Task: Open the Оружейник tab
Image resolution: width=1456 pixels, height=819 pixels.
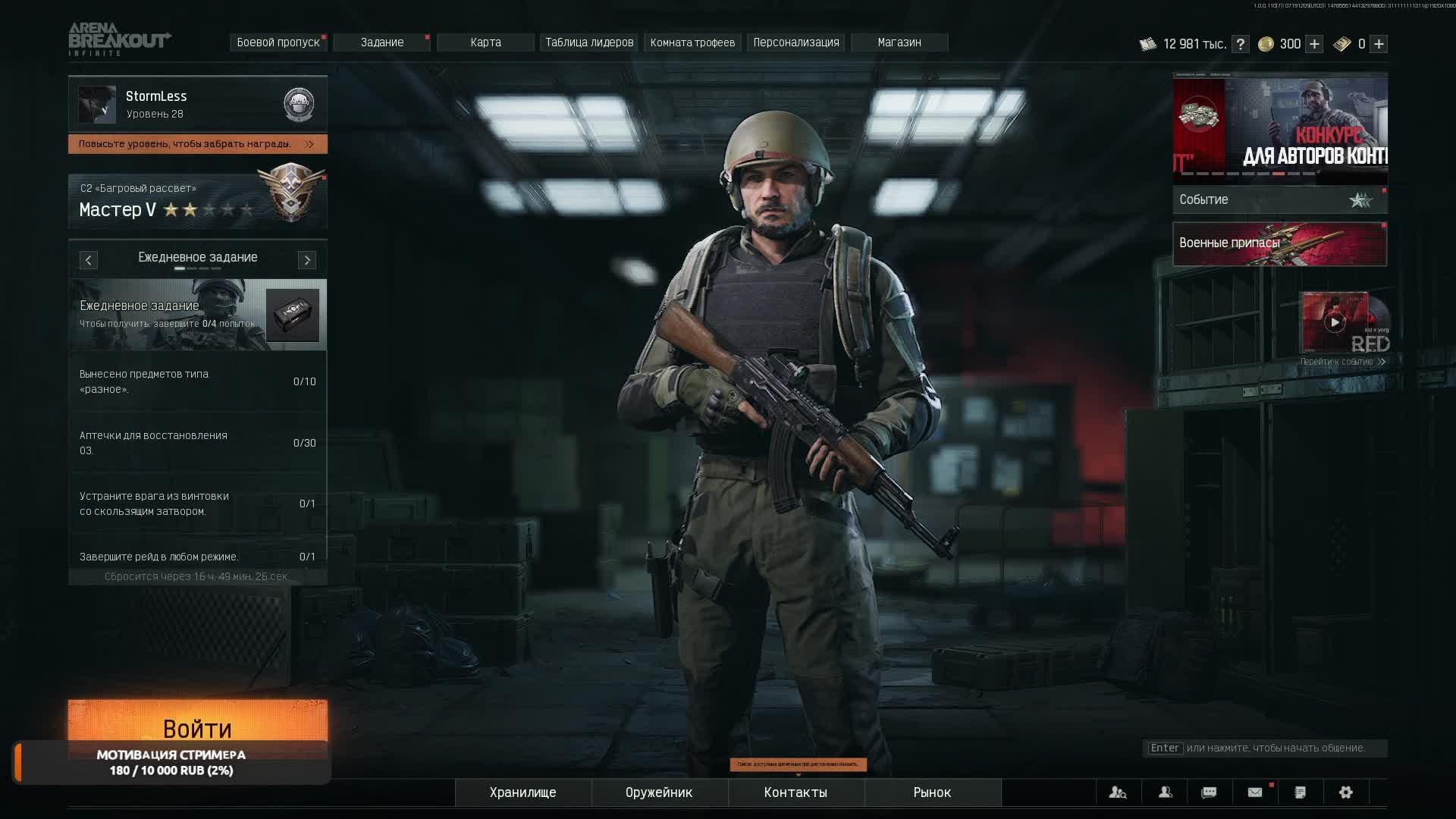Action: click(659, 792)
